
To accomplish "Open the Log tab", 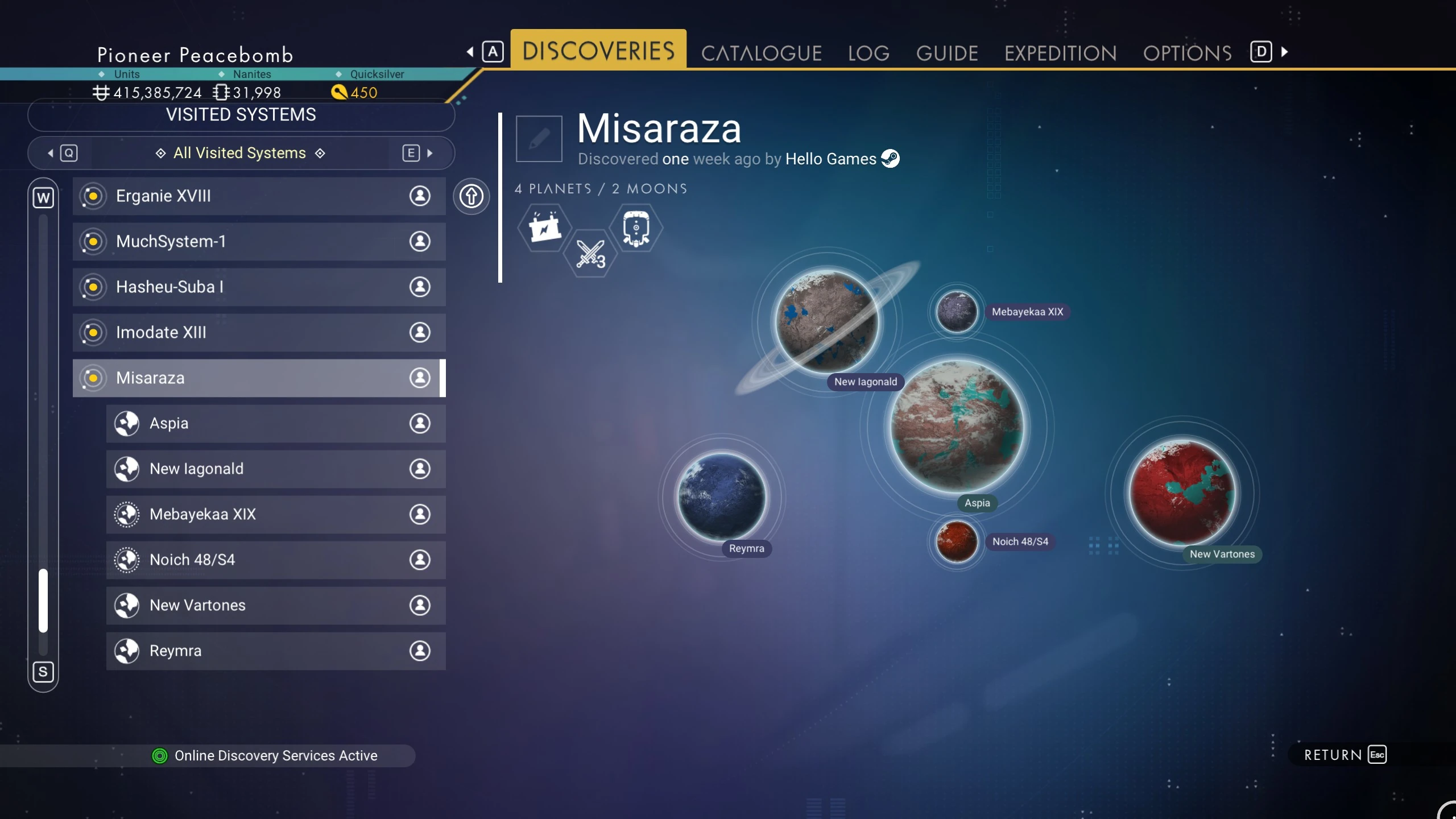I will point(868,53).
